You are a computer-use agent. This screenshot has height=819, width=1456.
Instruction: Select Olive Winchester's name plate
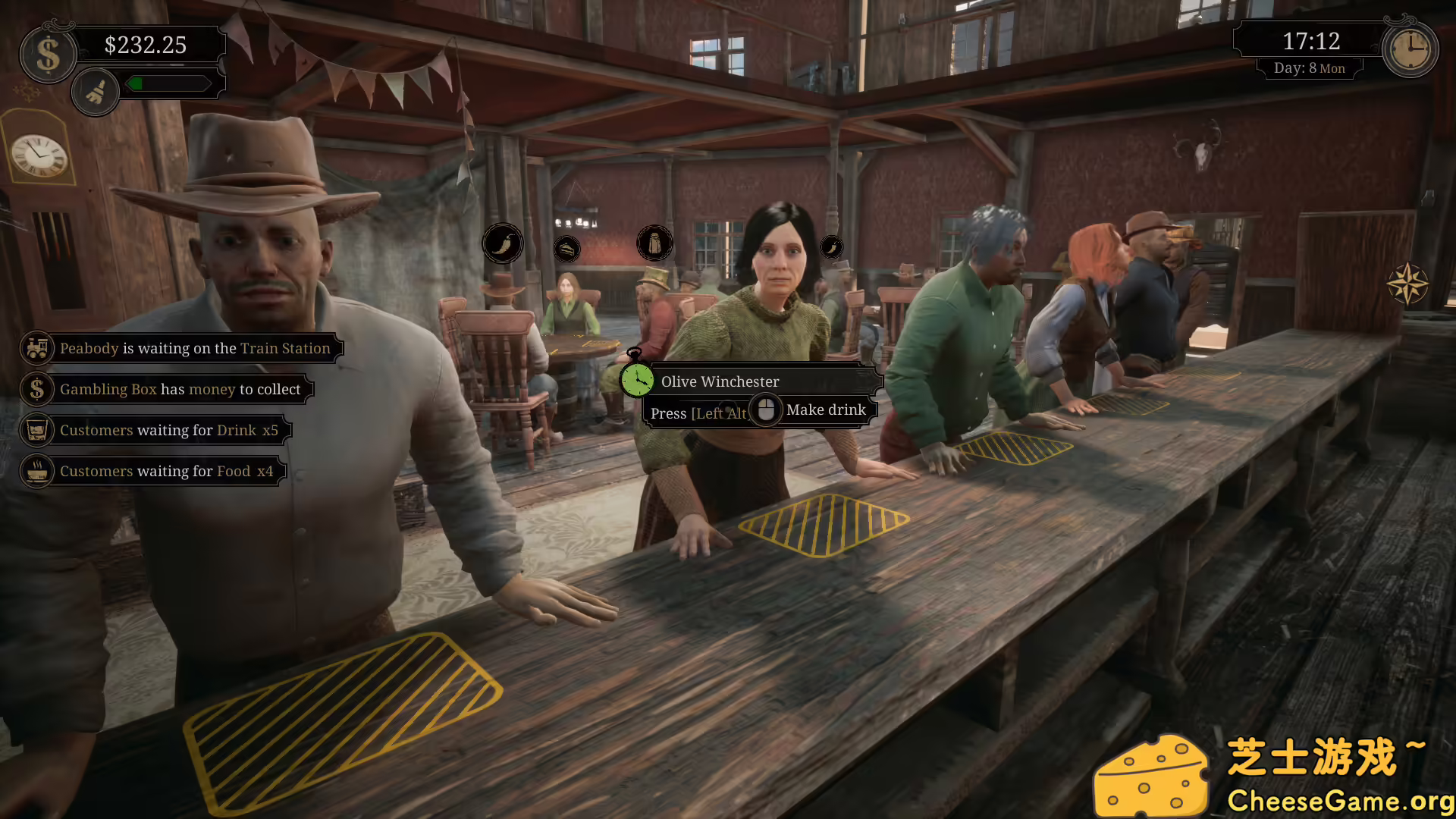point(720,381)
